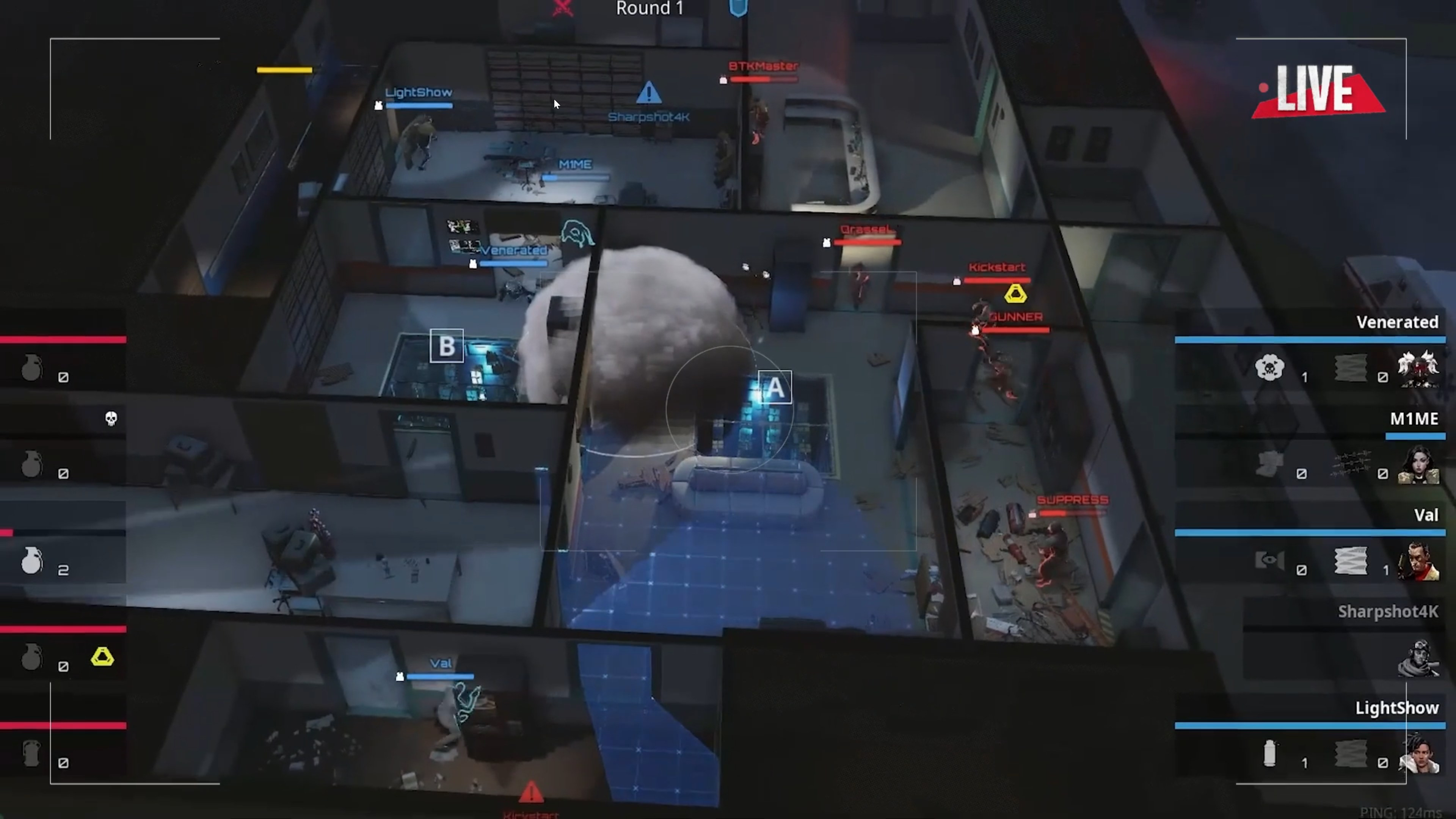Image resolution: width=1456 pixels, height=819 pixels.
Task: Click the red crossed-swords team icon
Action: (x=563, y=8)
